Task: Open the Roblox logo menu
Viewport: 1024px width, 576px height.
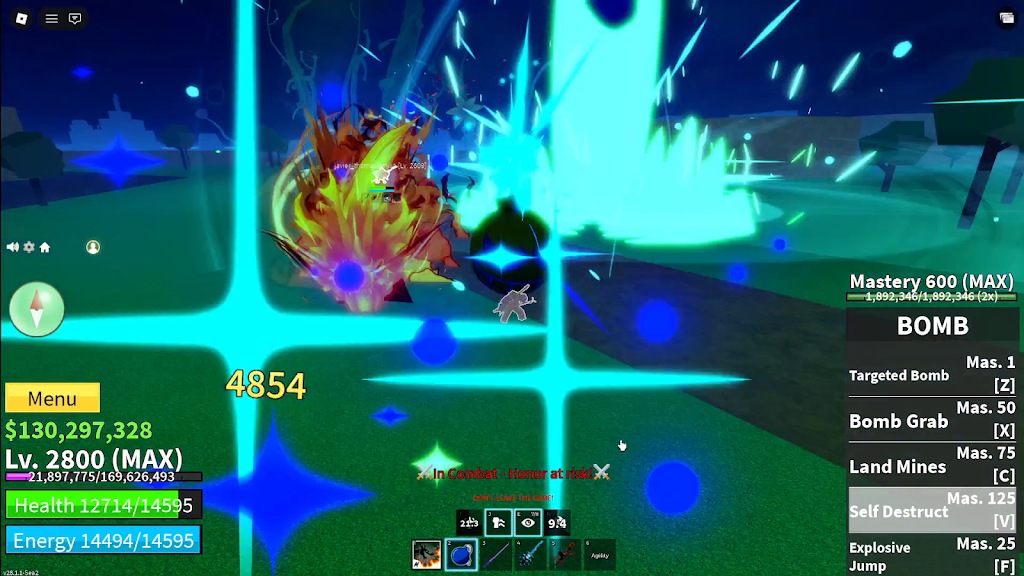Action: click(22, 18)
